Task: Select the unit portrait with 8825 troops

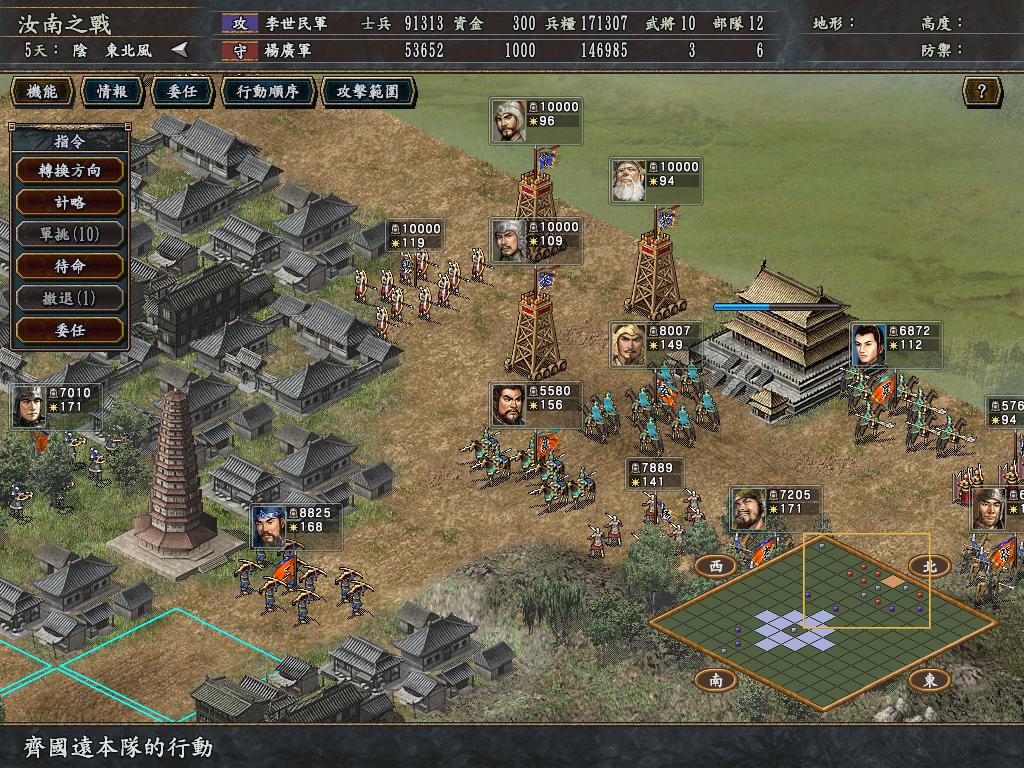Action: click(x=269, y=526)
